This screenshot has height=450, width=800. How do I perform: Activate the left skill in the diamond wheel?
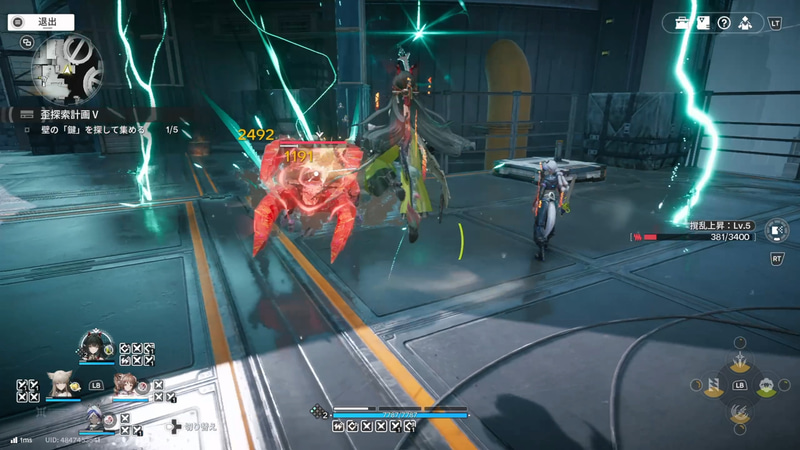click(714, 386)
